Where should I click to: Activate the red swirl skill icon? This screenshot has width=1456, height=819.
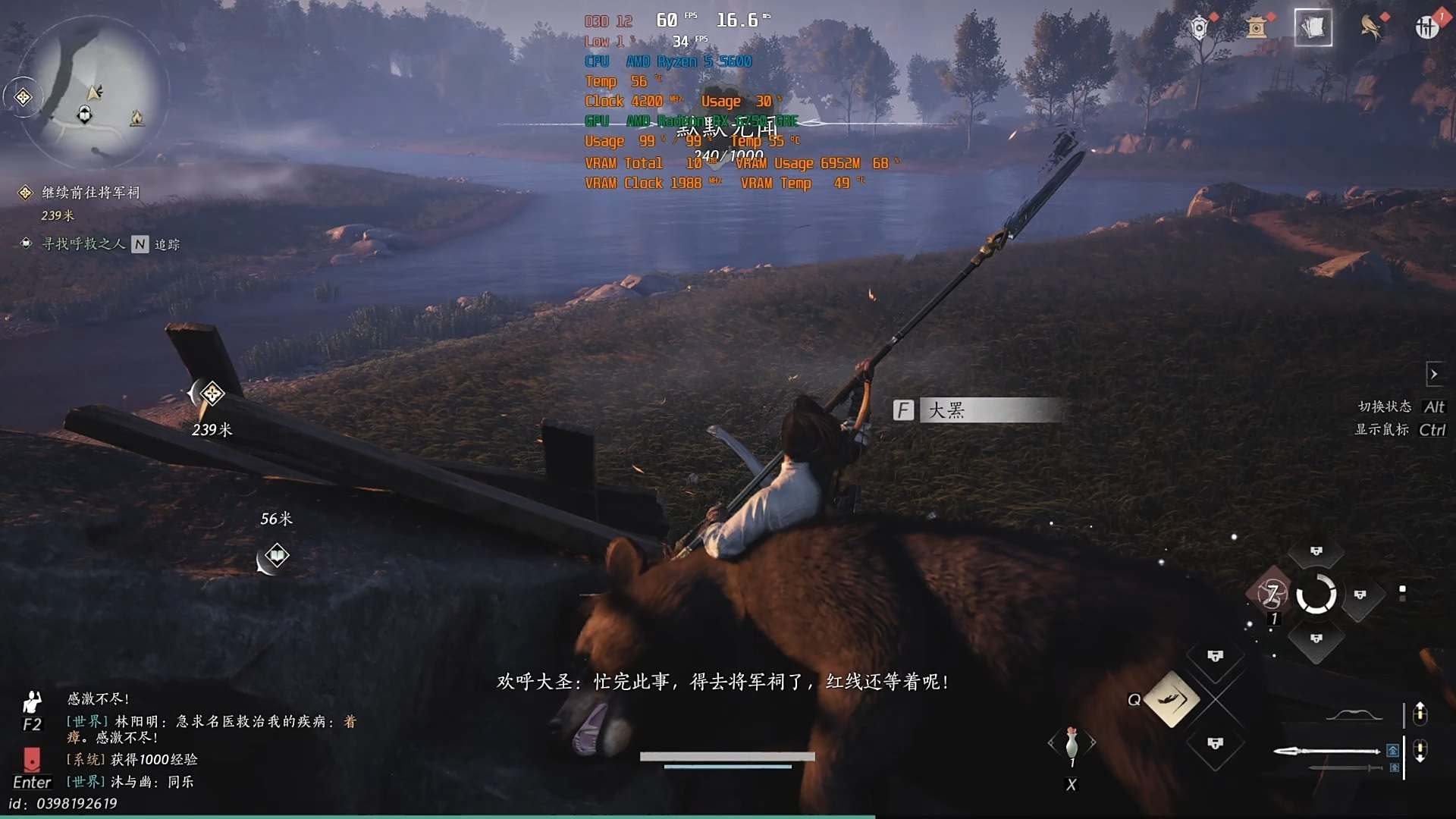(x=1272, y=594)
